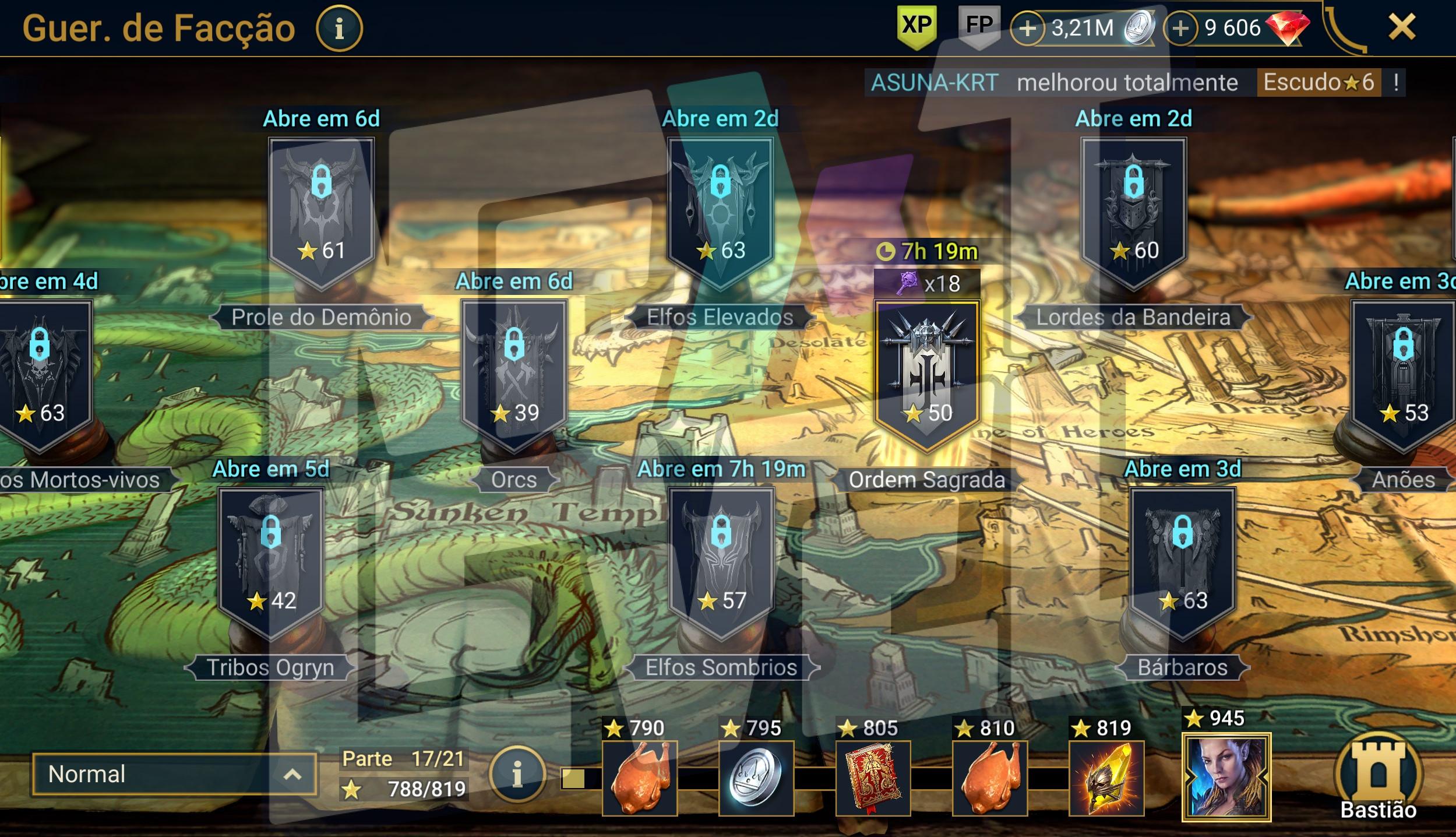Select the locked Elfos Elevados banner
The image size is (1456, 837).
(x=720, y=210)
